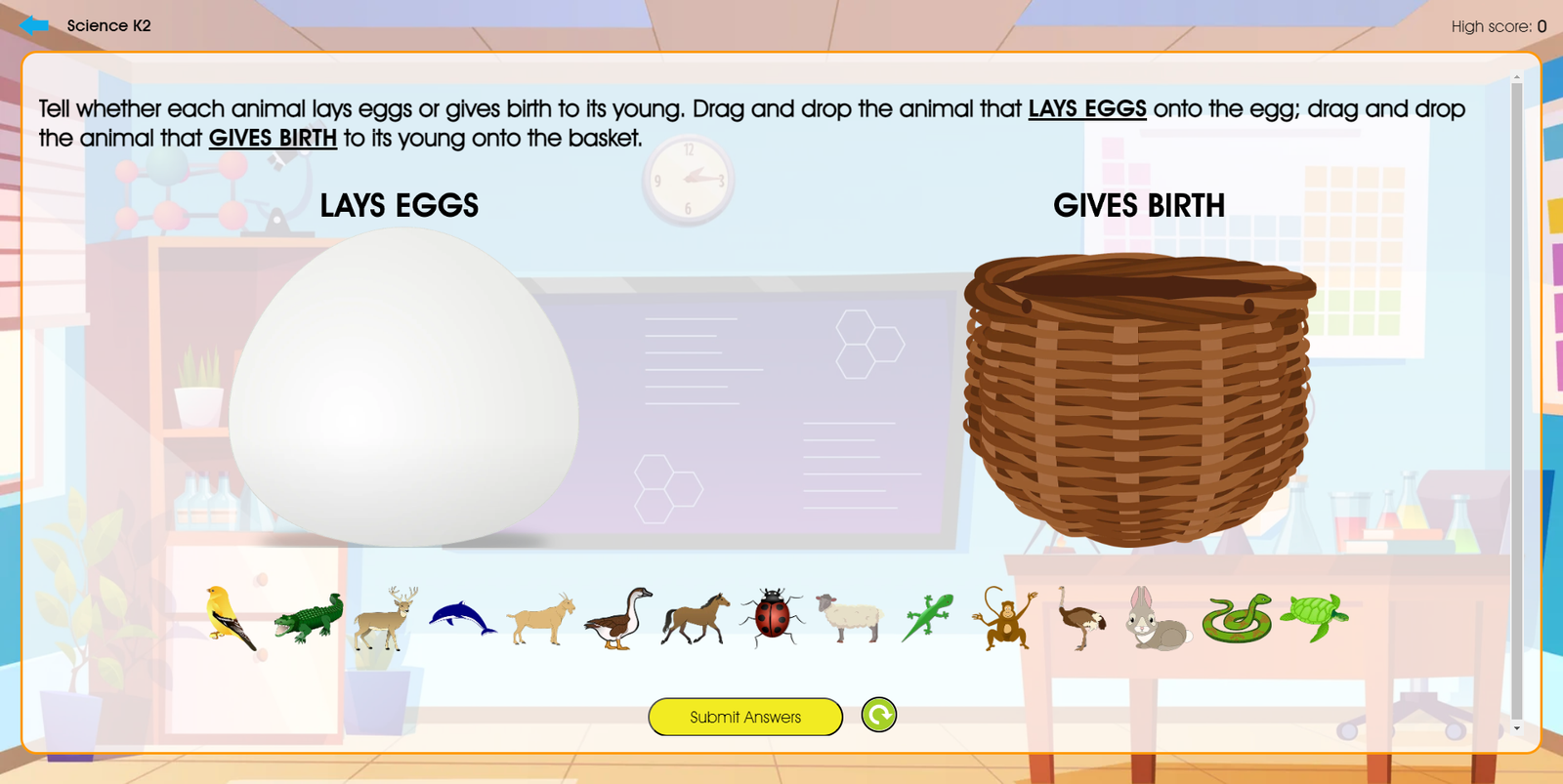Screen dimensions: 1563x784
Task: Click the sea turtle animal icon
Action: [x=1314, y=617]
